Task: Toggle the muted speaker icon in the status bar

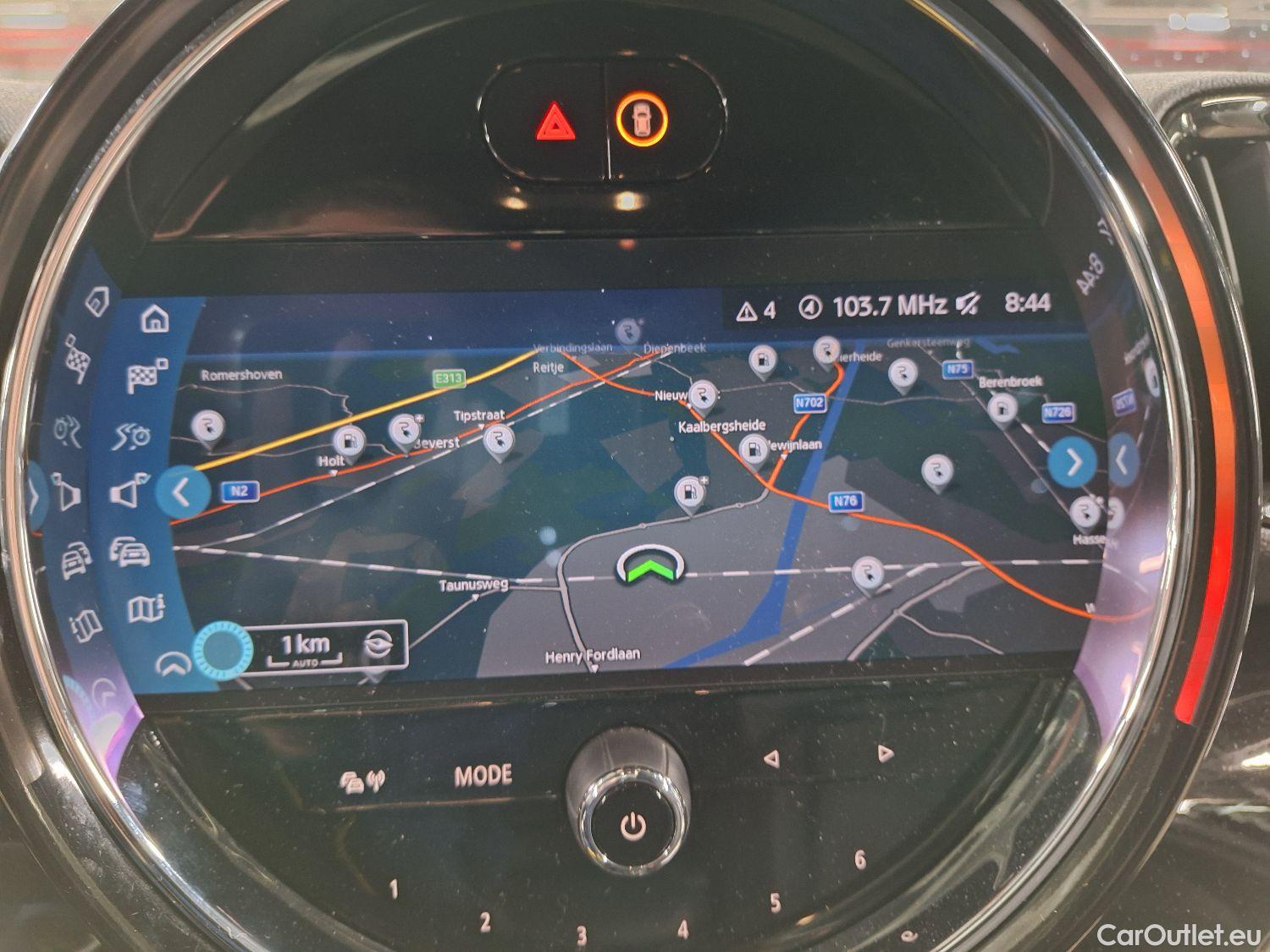Action: click(x=967, y=305)
